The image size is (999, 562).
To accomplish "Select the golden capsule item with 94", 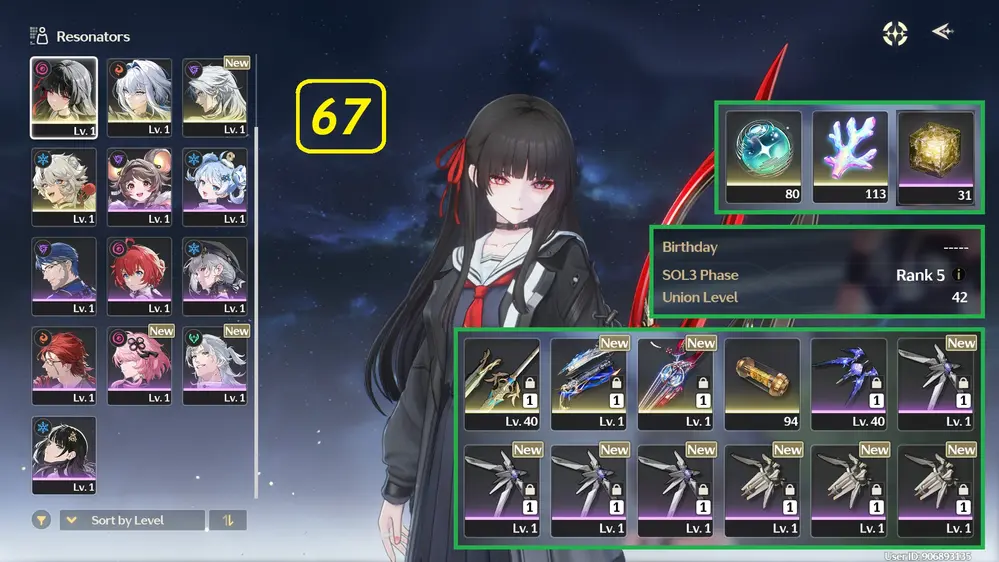I will coord(762,383).
